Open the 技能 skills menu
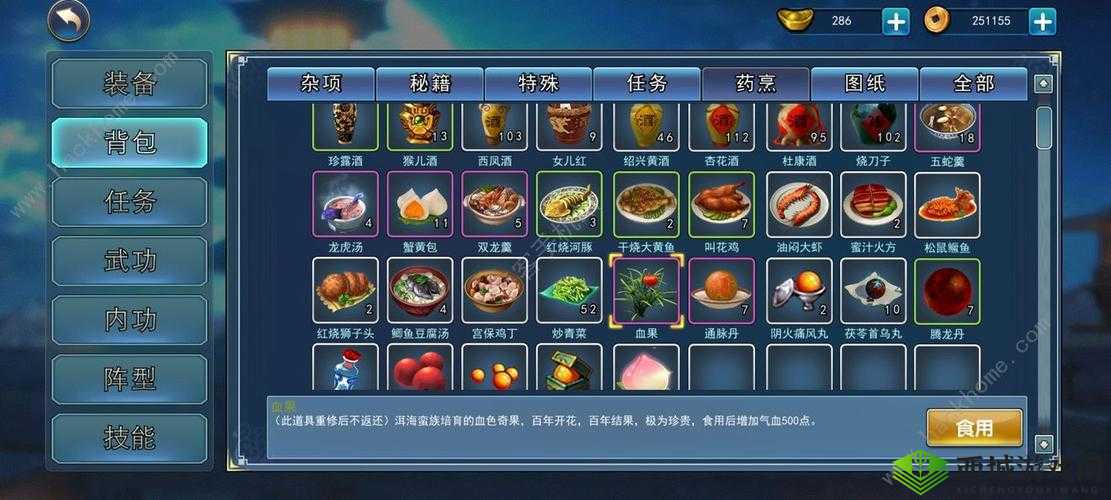Viewport: 1111px width, 500px height. 130,438
